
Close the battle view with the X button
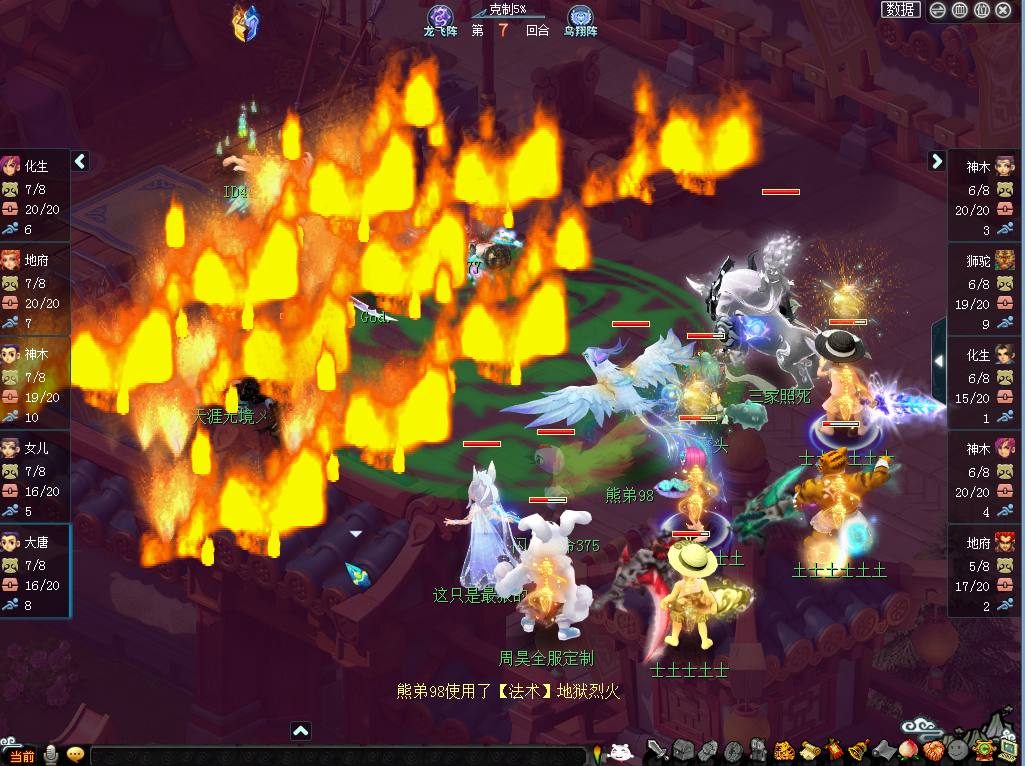[x=1004, y=10]
